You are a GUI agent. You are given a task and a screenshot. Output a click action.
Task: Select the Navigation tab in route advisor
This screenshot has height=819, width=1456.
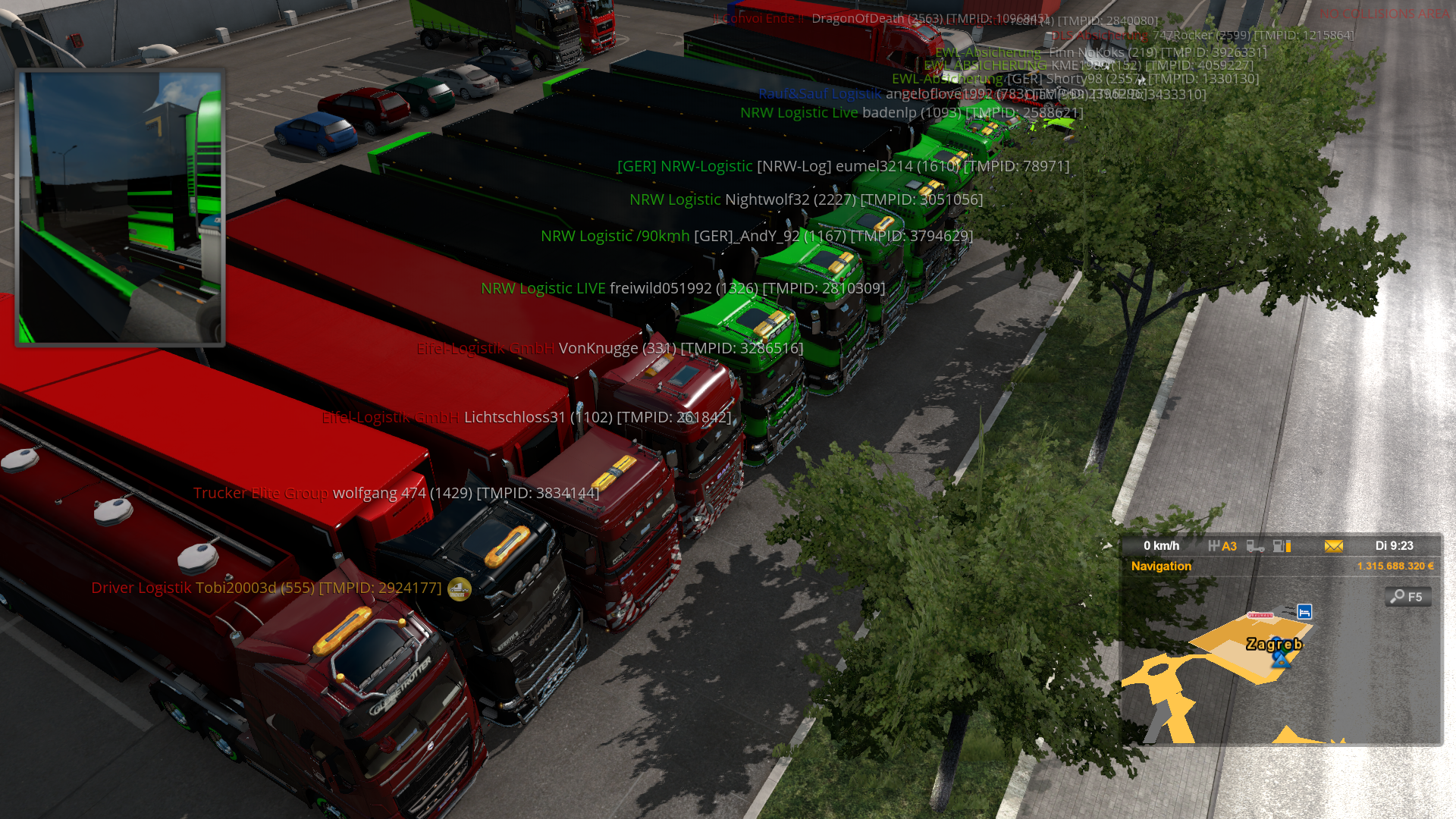pos(1161,566)
